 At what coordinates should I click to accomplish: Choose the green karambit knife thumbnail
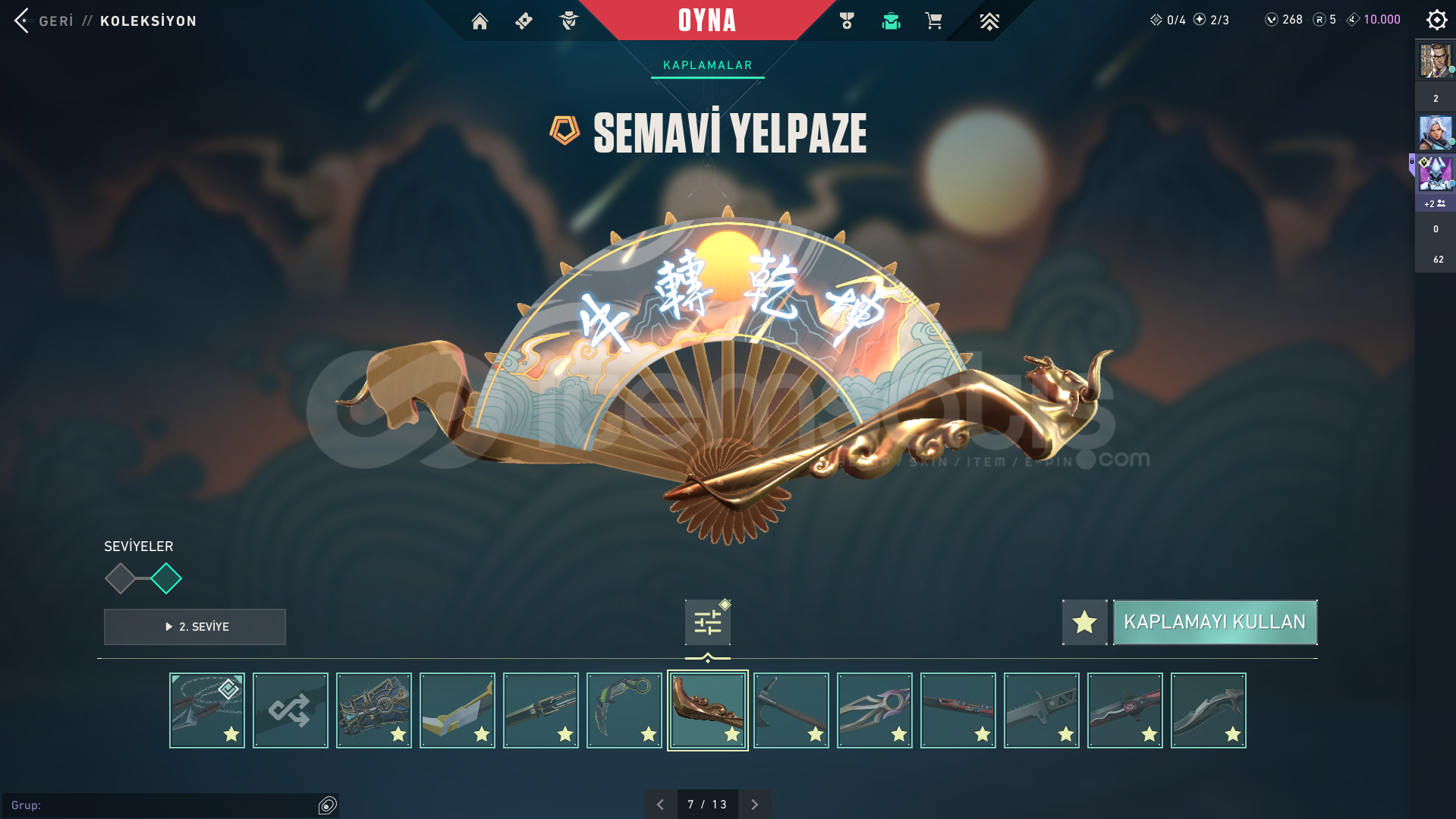[x=624, y=710]
